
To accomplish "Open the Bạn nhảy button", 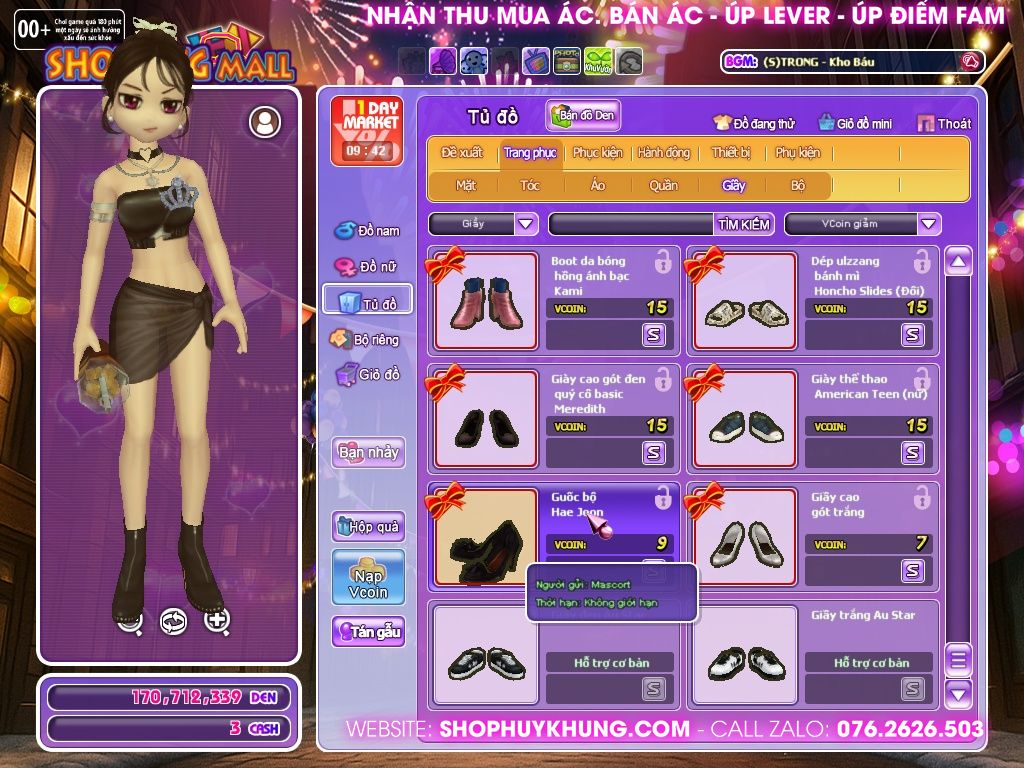I will 368,452.
